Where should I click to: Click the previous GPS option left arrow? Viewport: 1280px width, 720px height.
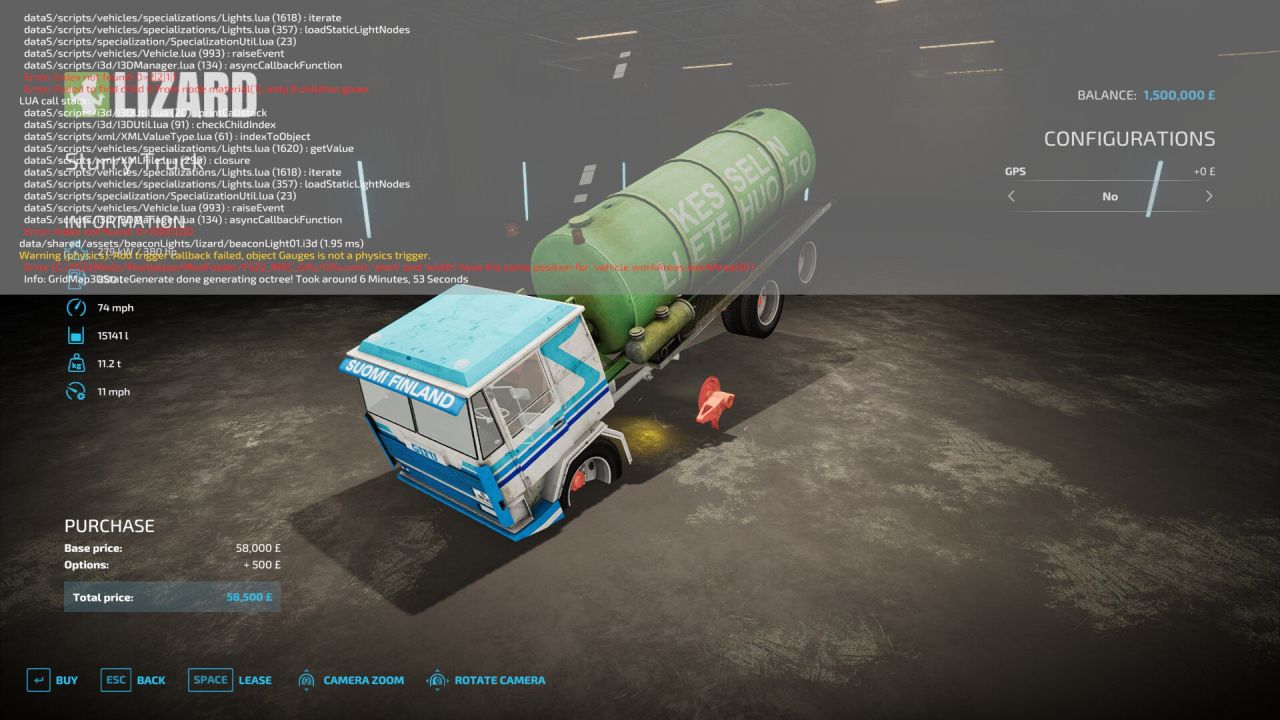(x=1011, y=197)
